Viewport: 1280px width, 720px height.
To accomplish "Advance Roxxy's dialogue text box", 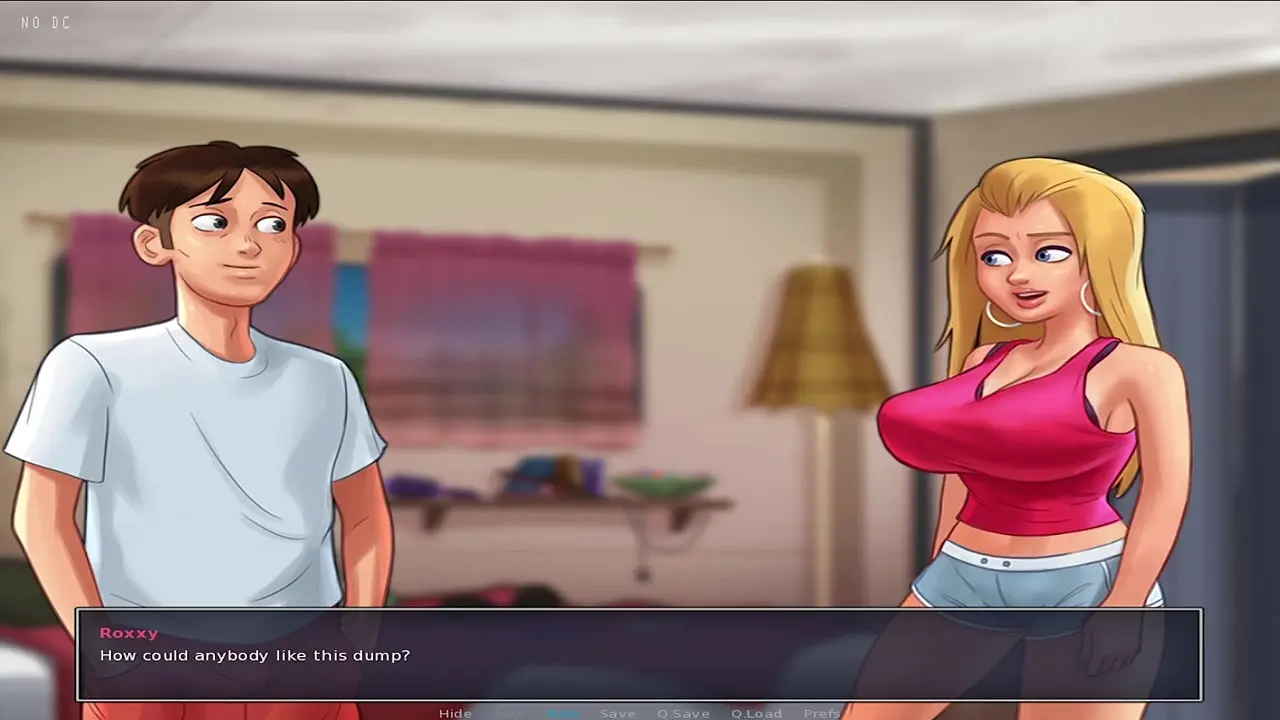I will [x=640, y=655].
